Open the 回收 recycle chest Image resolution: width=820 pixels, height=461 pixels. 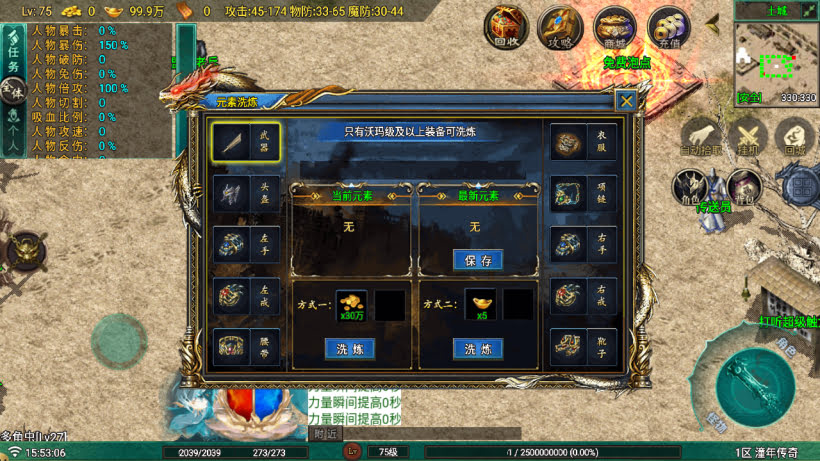click(507, 27)
